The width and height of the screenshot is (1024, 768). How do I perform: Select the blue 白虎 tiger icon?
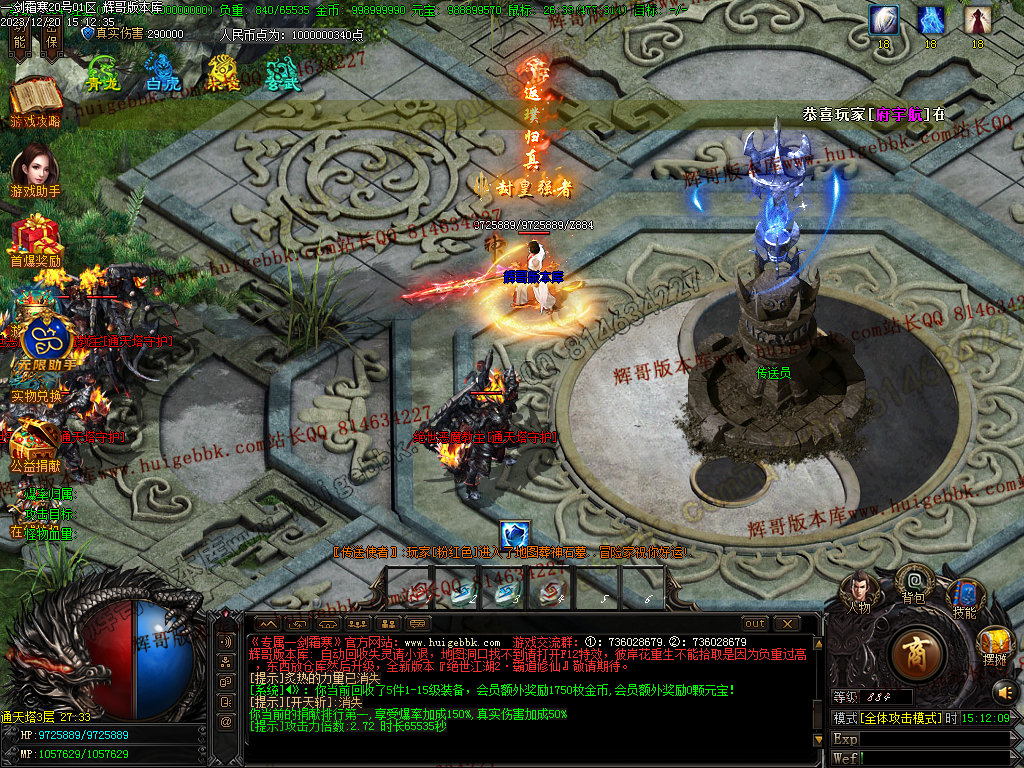click(163, 70)
